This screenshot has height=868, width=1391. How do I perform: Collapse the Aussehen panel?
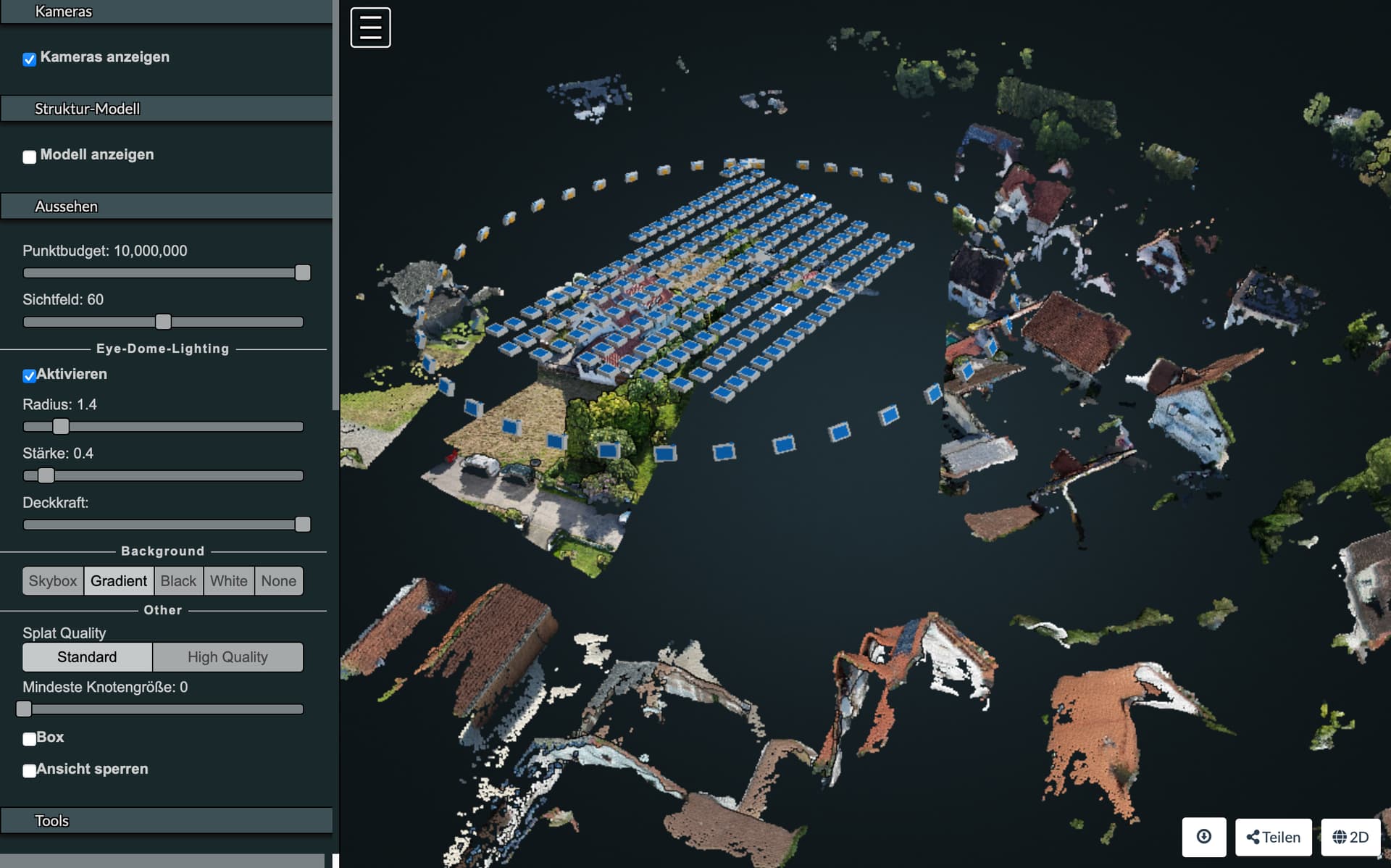pos(167,206)
